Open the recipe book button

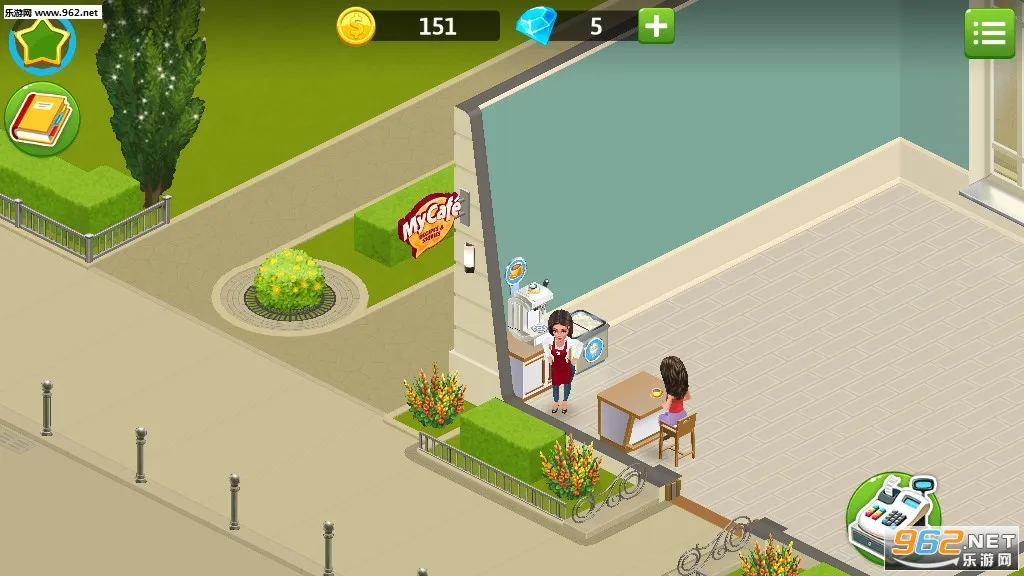point(42,120)
